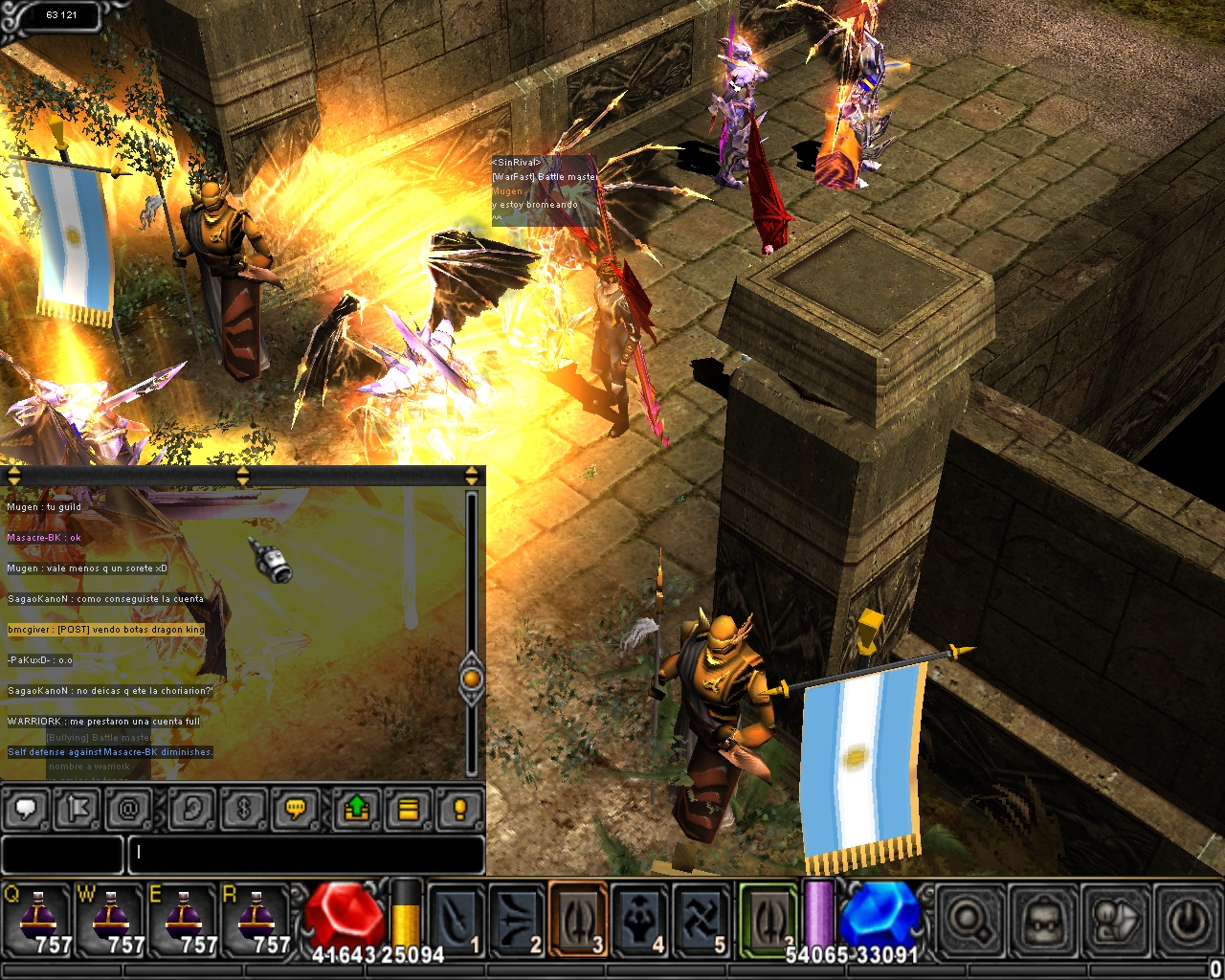
Task: Use the potion in the R slot
Action: pos(256,919)
